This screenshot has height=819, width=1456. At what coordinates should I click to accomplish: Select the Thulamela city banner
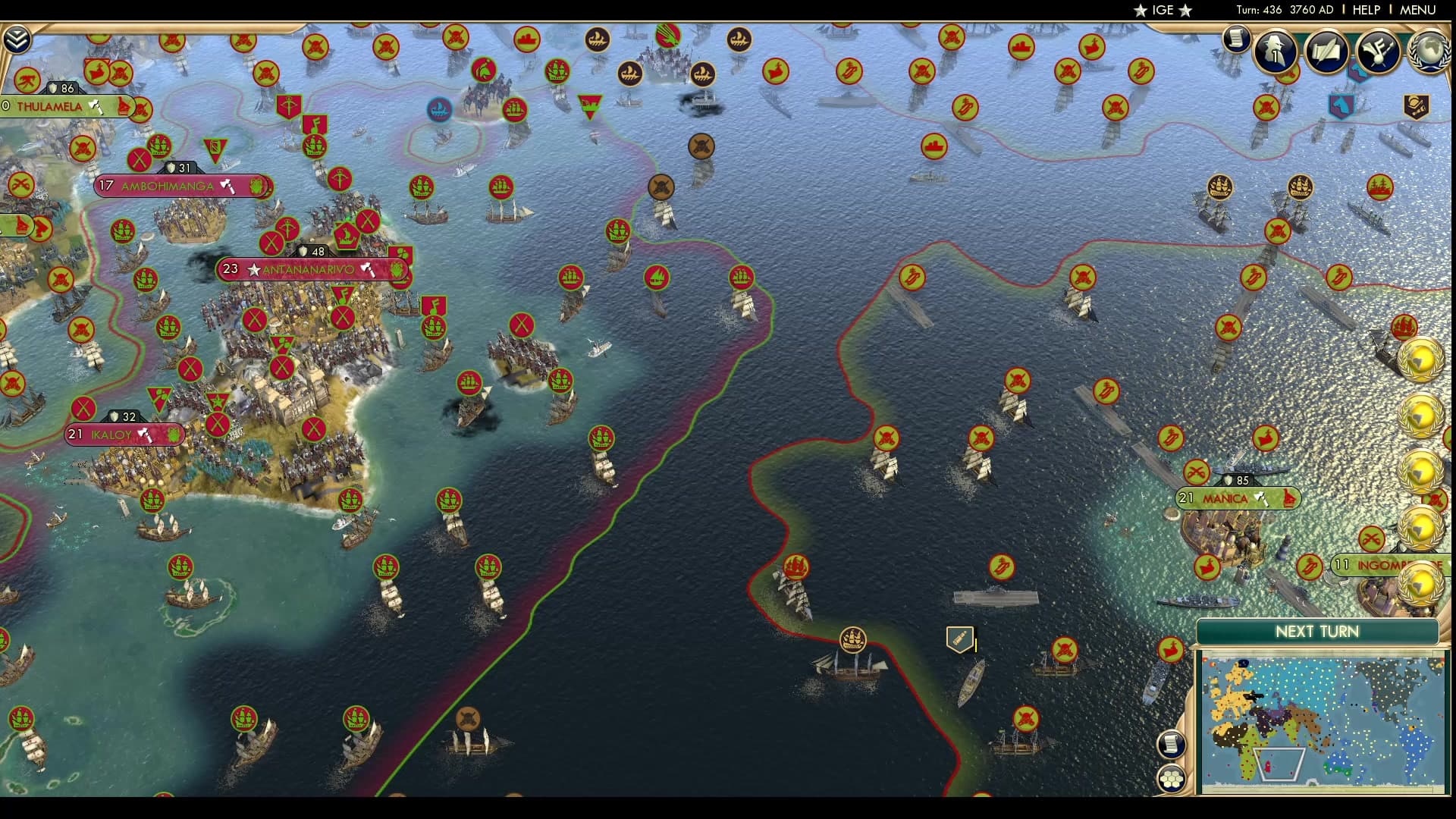(x=57, y=107)
